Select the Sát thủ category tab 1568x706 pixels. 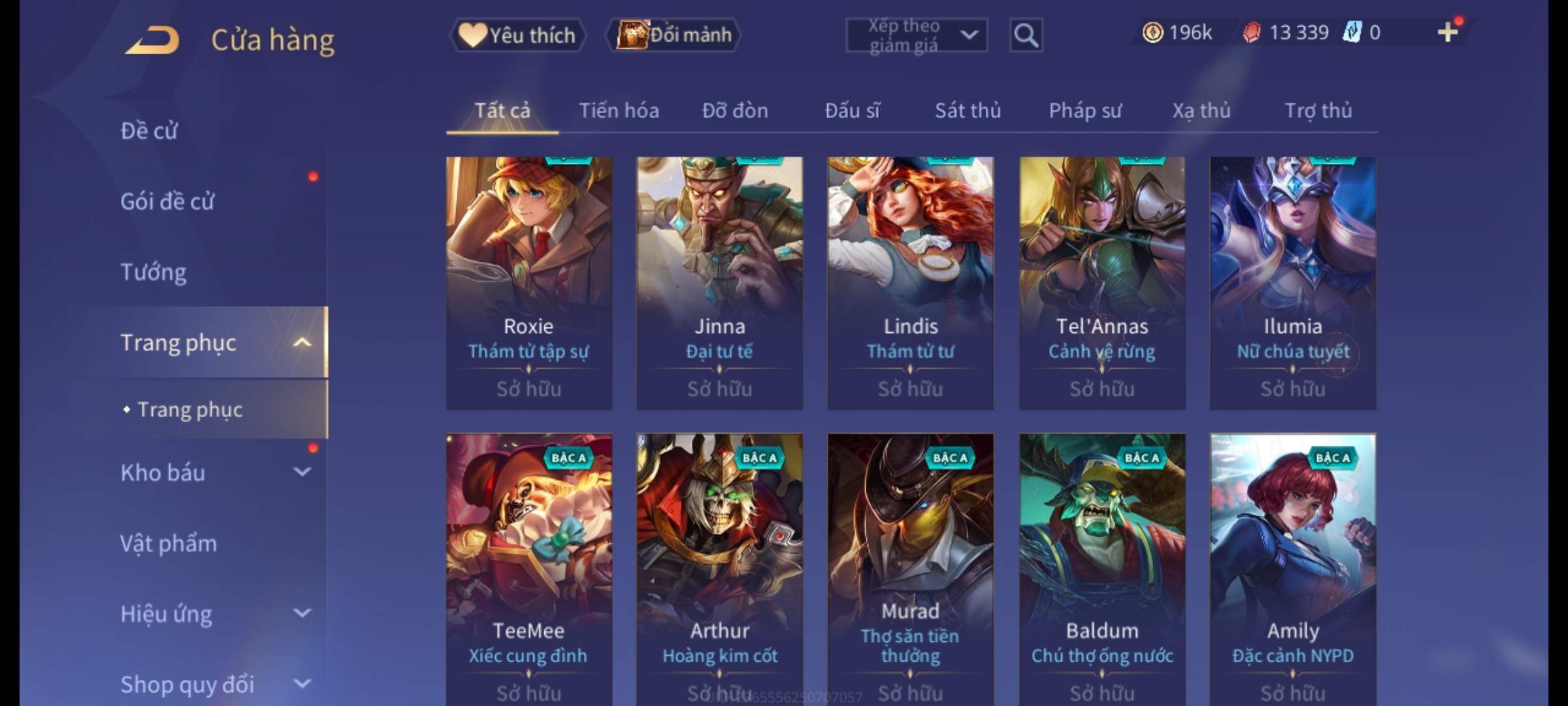(968, 110)
